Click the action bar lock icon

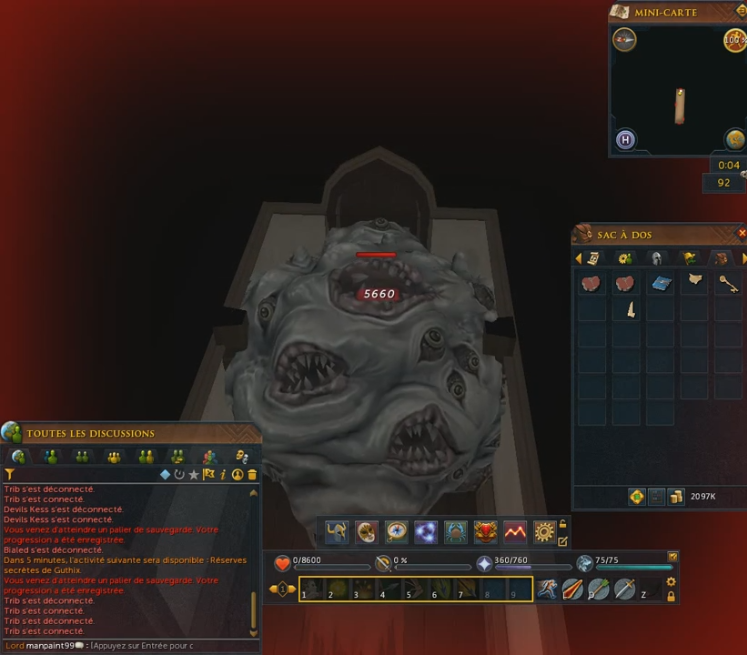[671, 596]
